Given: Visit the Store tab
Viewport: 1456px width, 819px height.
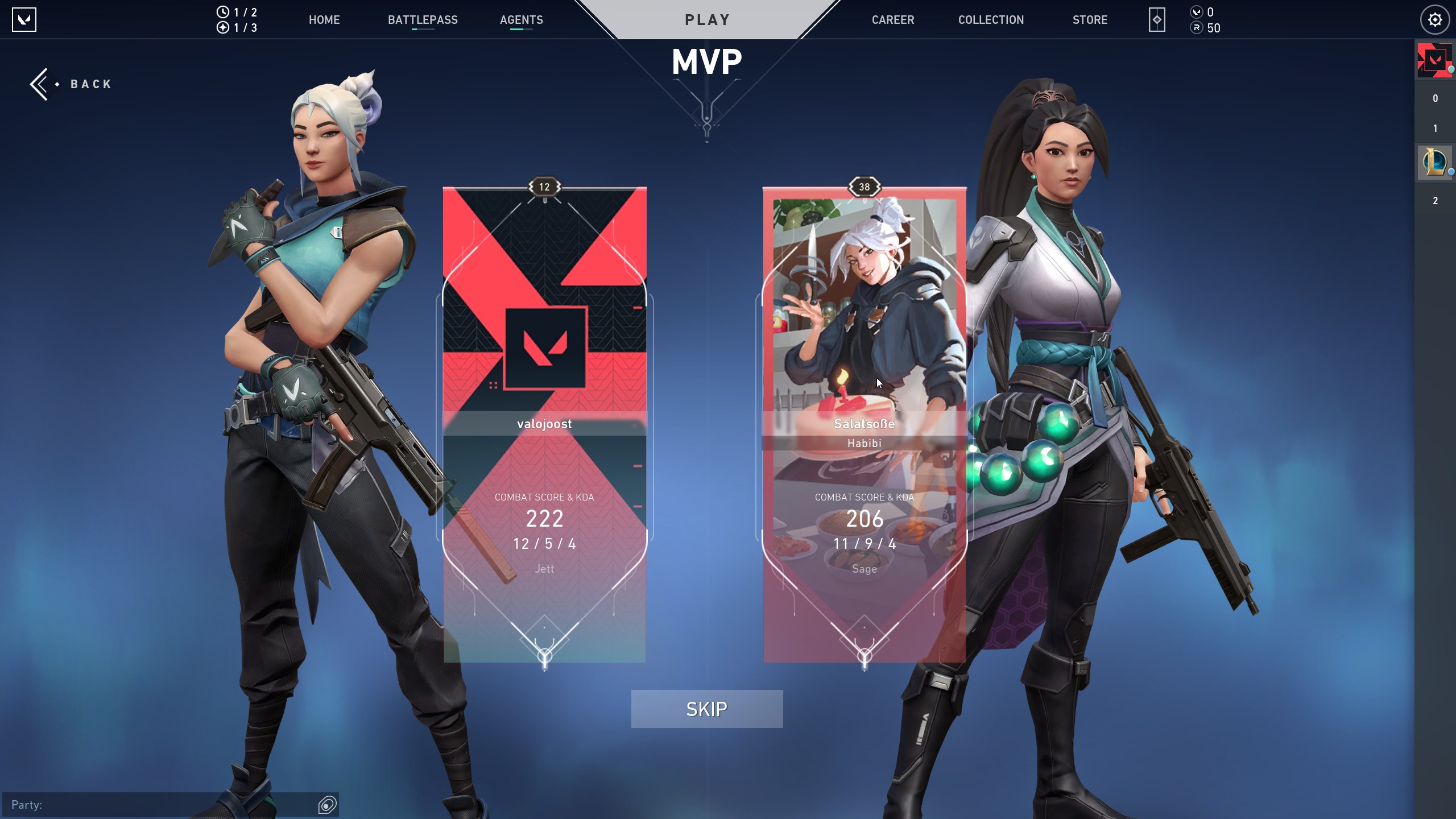Looking at the screenshot, I should (1090, 20).
